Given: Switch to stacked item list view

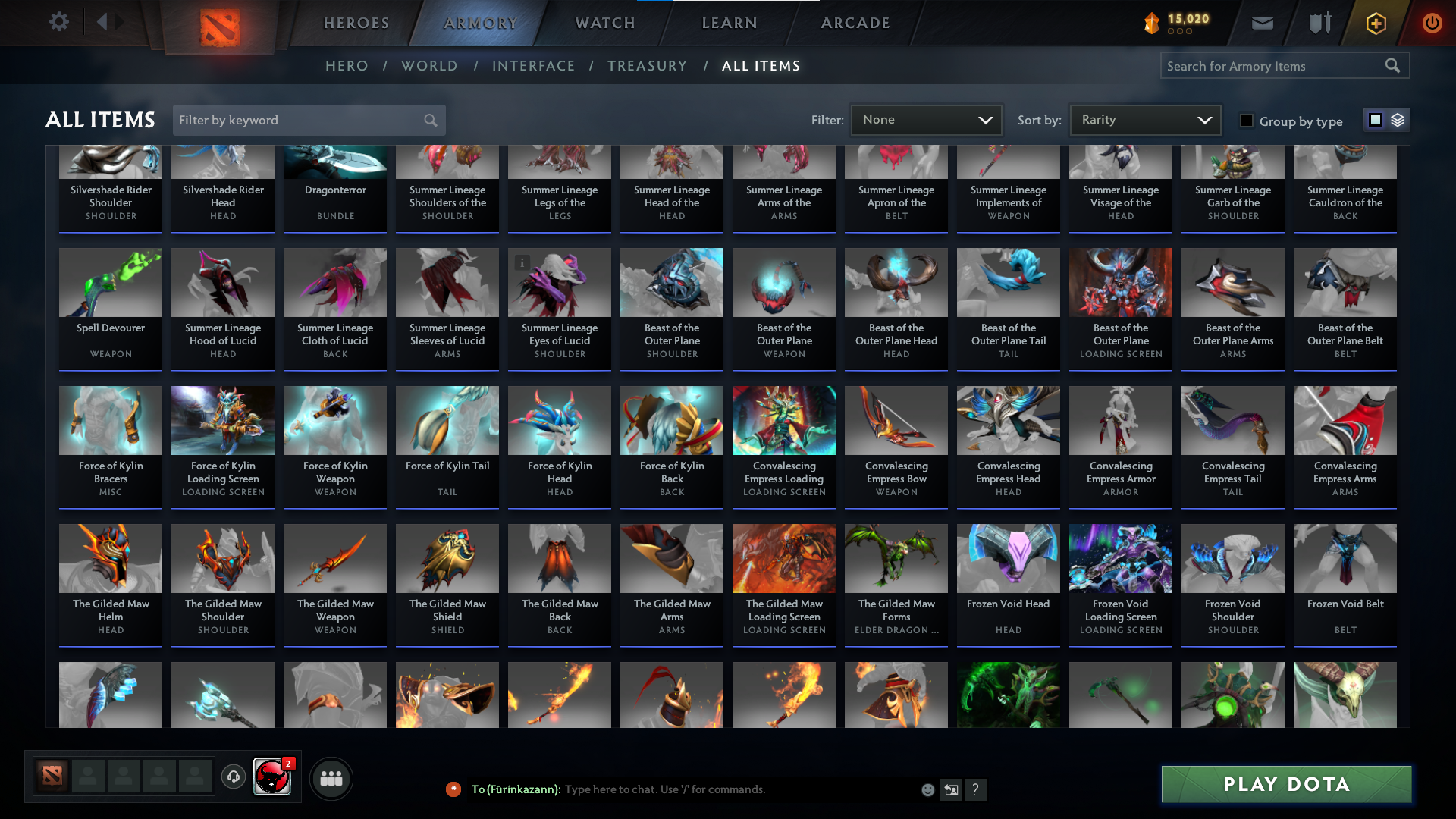Looking at the screenshot, I should [x=1397, y=120].
